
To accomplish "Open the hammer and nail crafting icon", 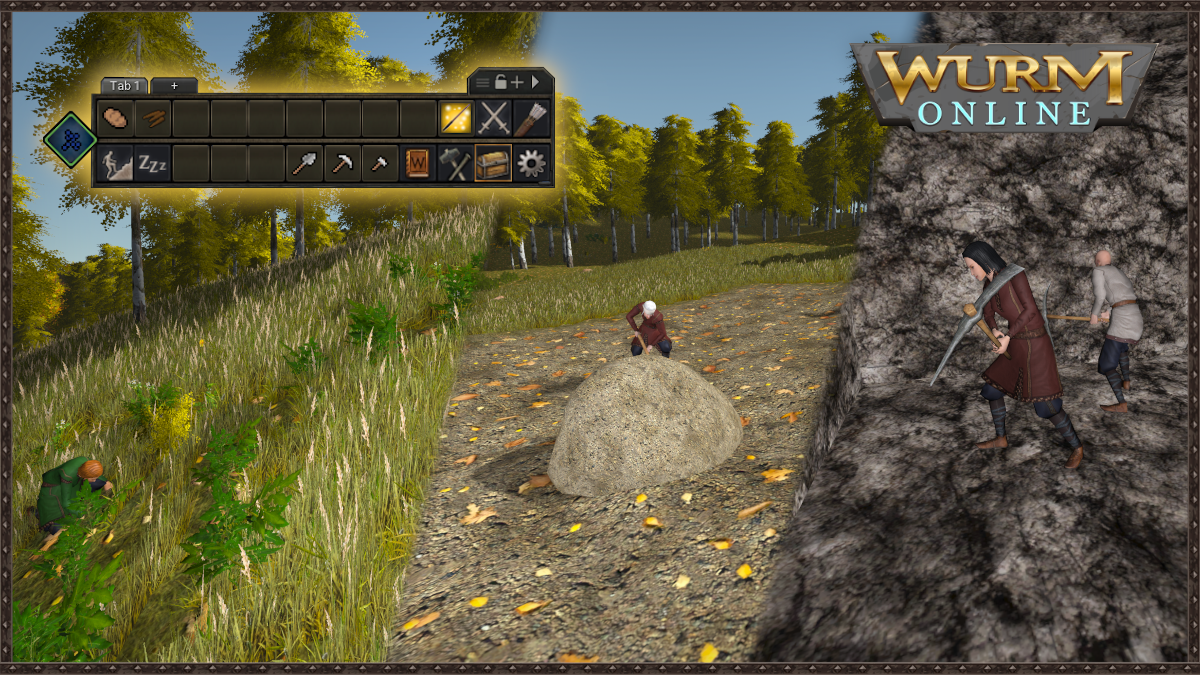I will pos(456,162).
